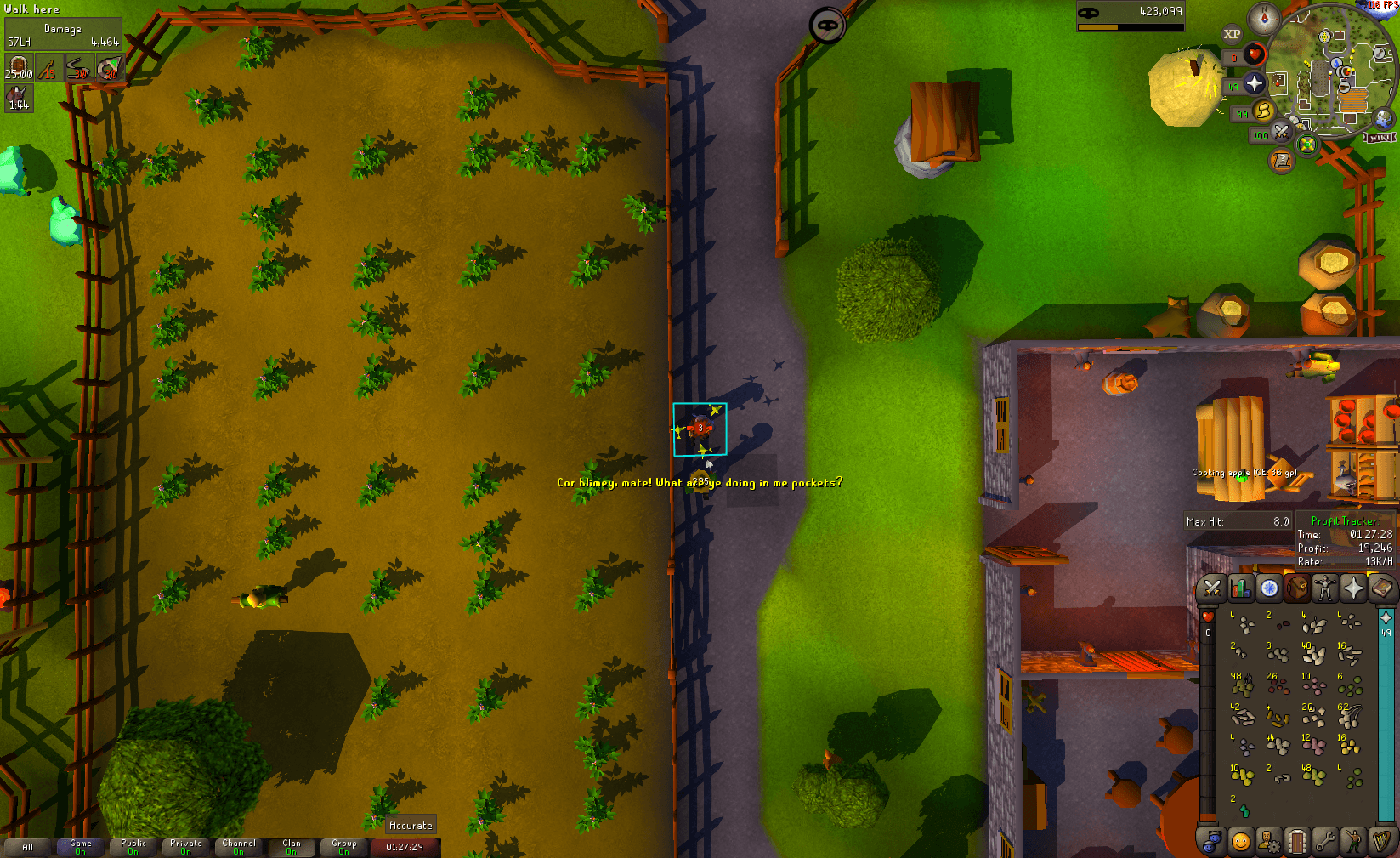Open the Account Management icon

point(1269,841)
